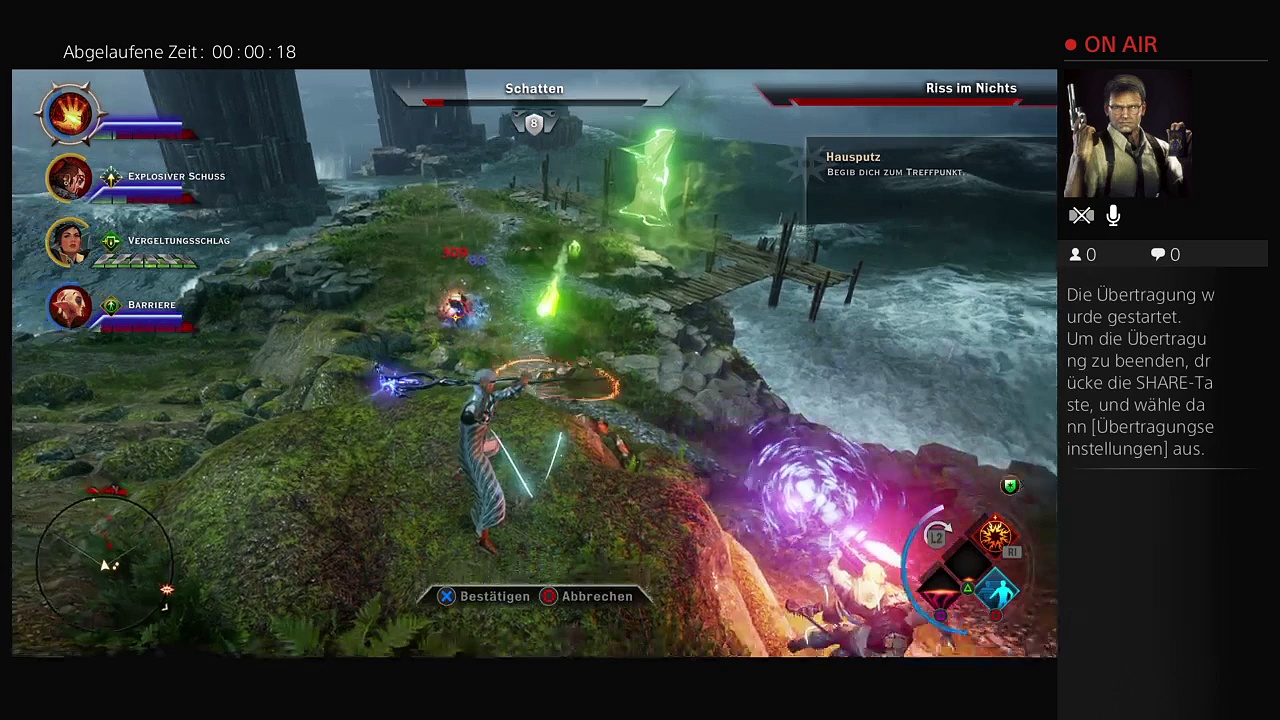Click the green shield icon above abilities
1280x720 pixels.
point(1010,486)
